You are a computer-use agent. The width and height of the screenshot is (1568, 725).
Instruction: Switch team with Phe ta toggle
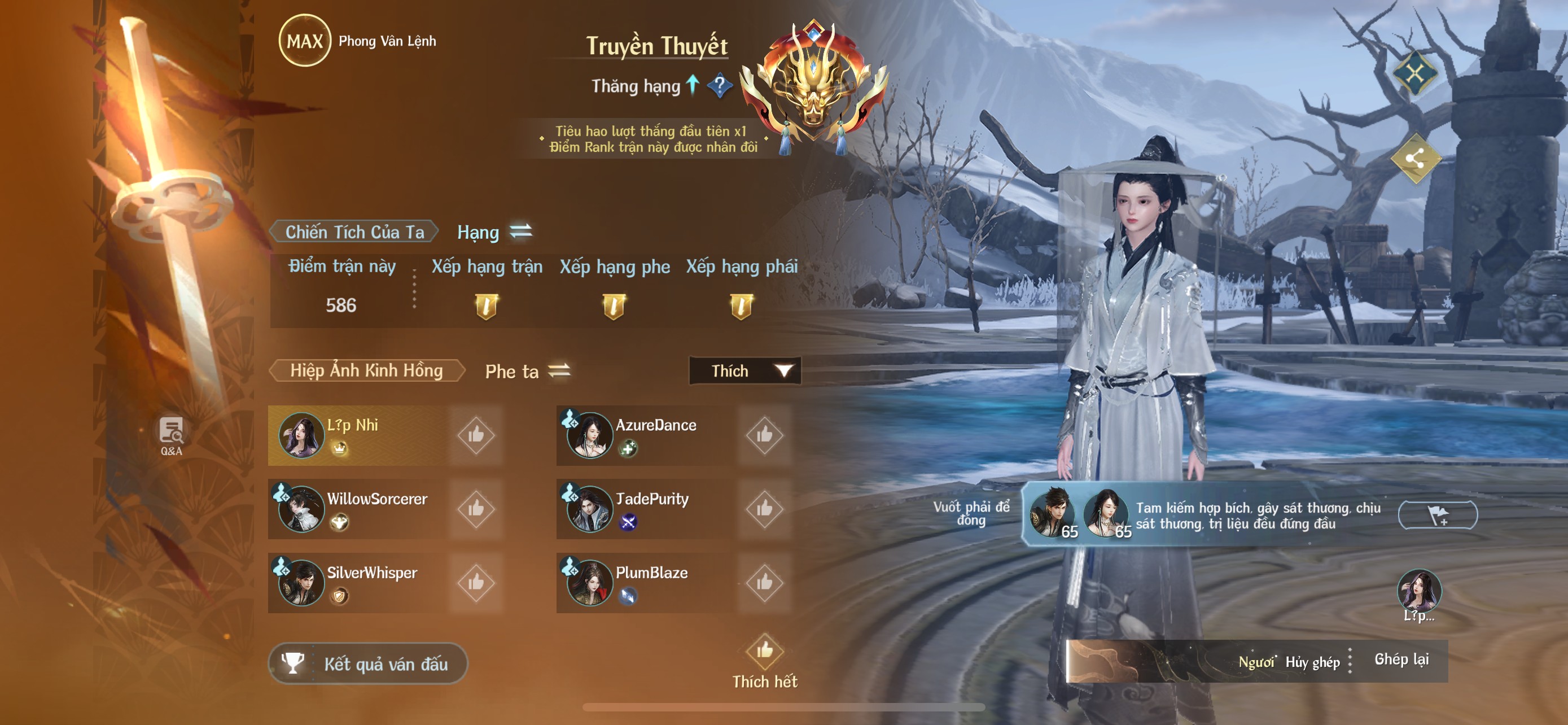click(559, 371)
